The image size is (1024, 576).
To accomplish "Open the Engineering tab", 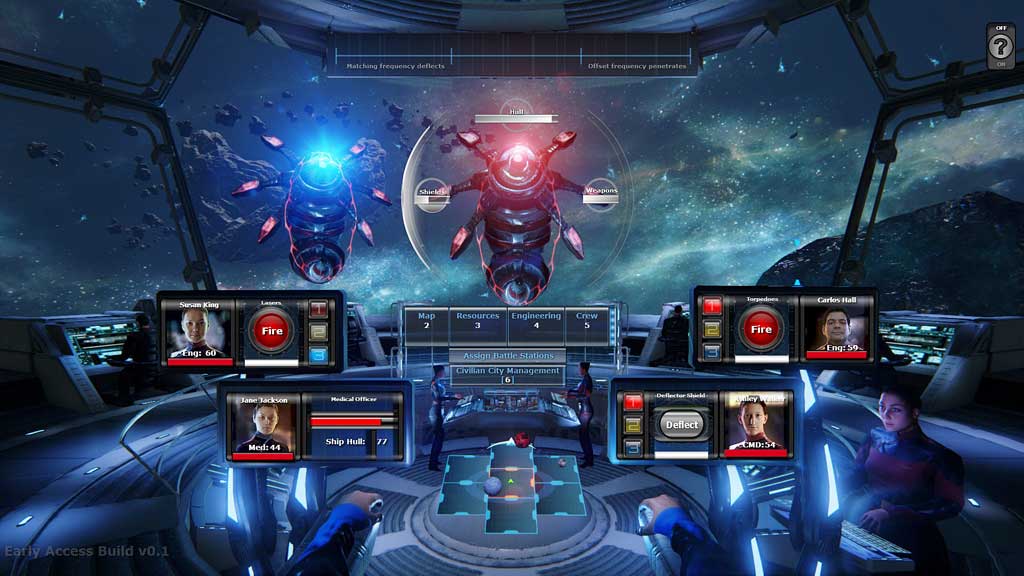I will click(x=535, y=320).
